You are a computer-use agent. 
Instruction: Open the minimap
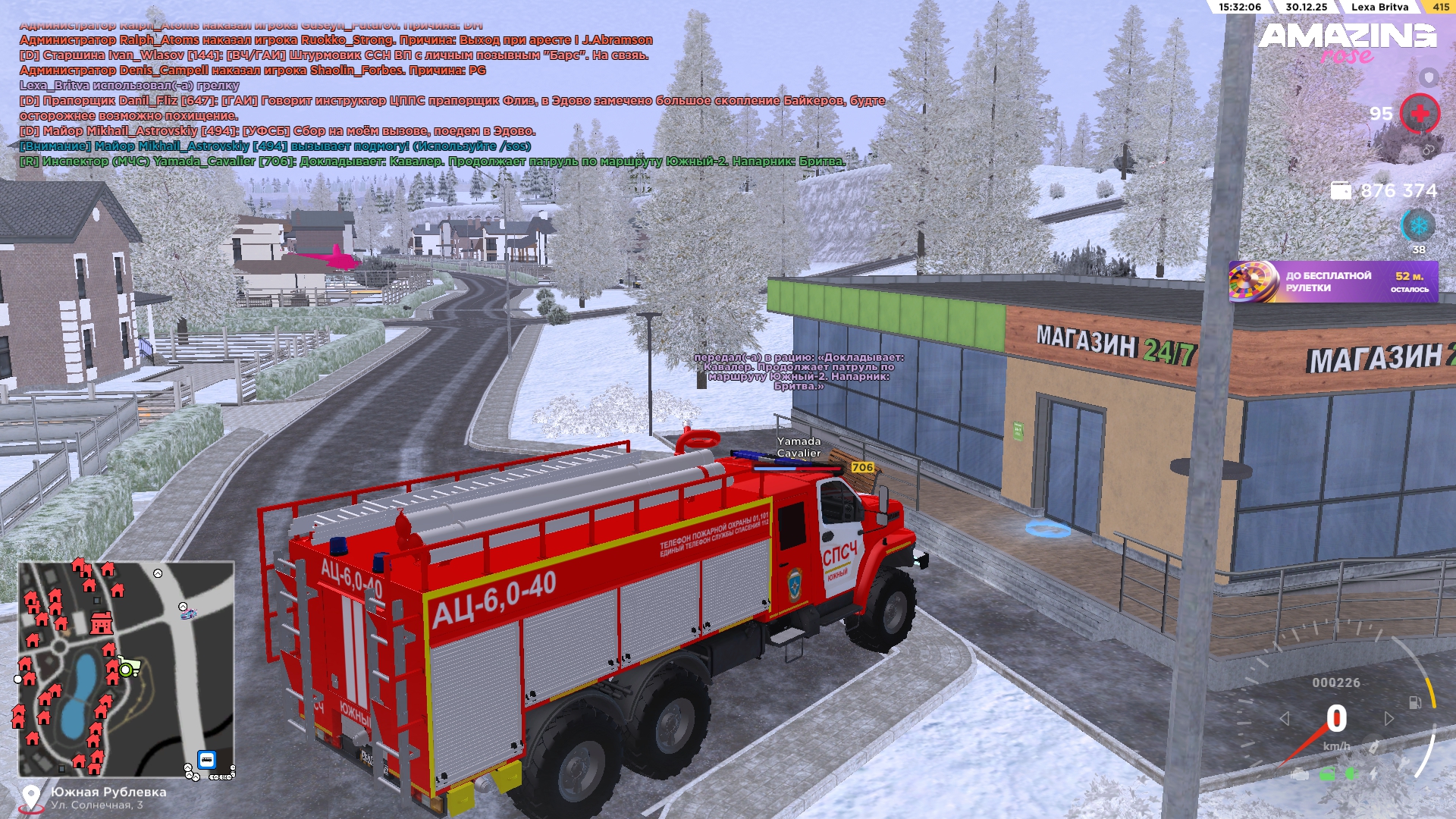coord(126,669)
